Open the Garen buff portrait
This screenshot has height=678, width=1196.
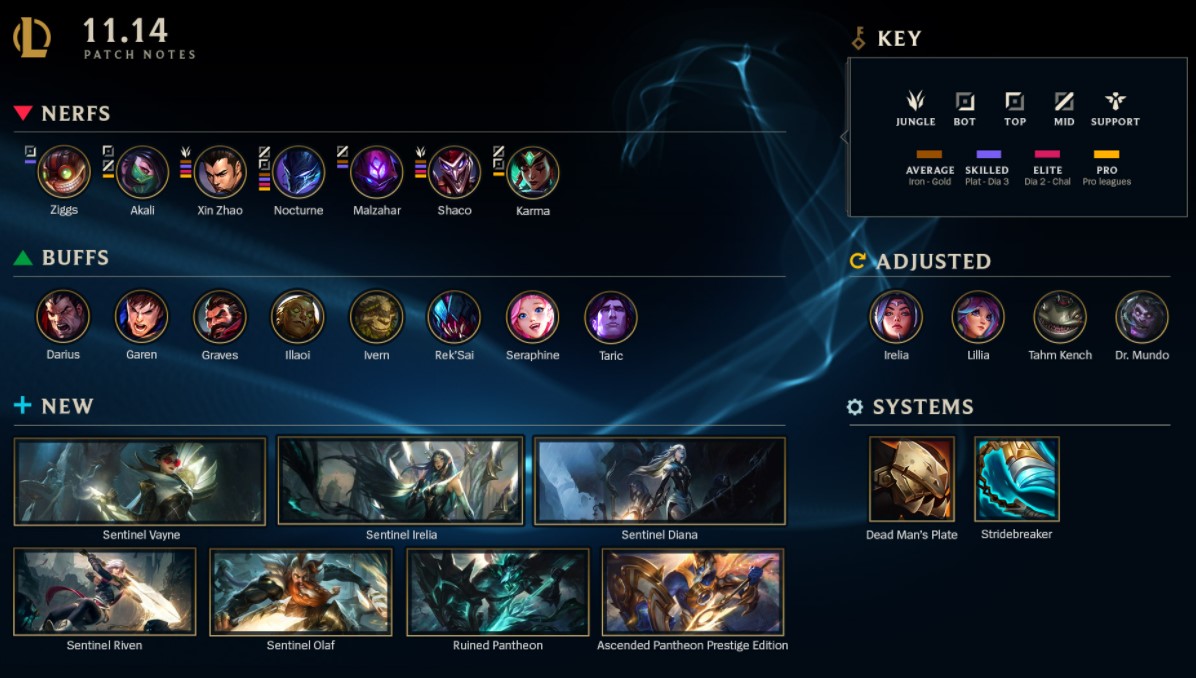tap(141, 317)
